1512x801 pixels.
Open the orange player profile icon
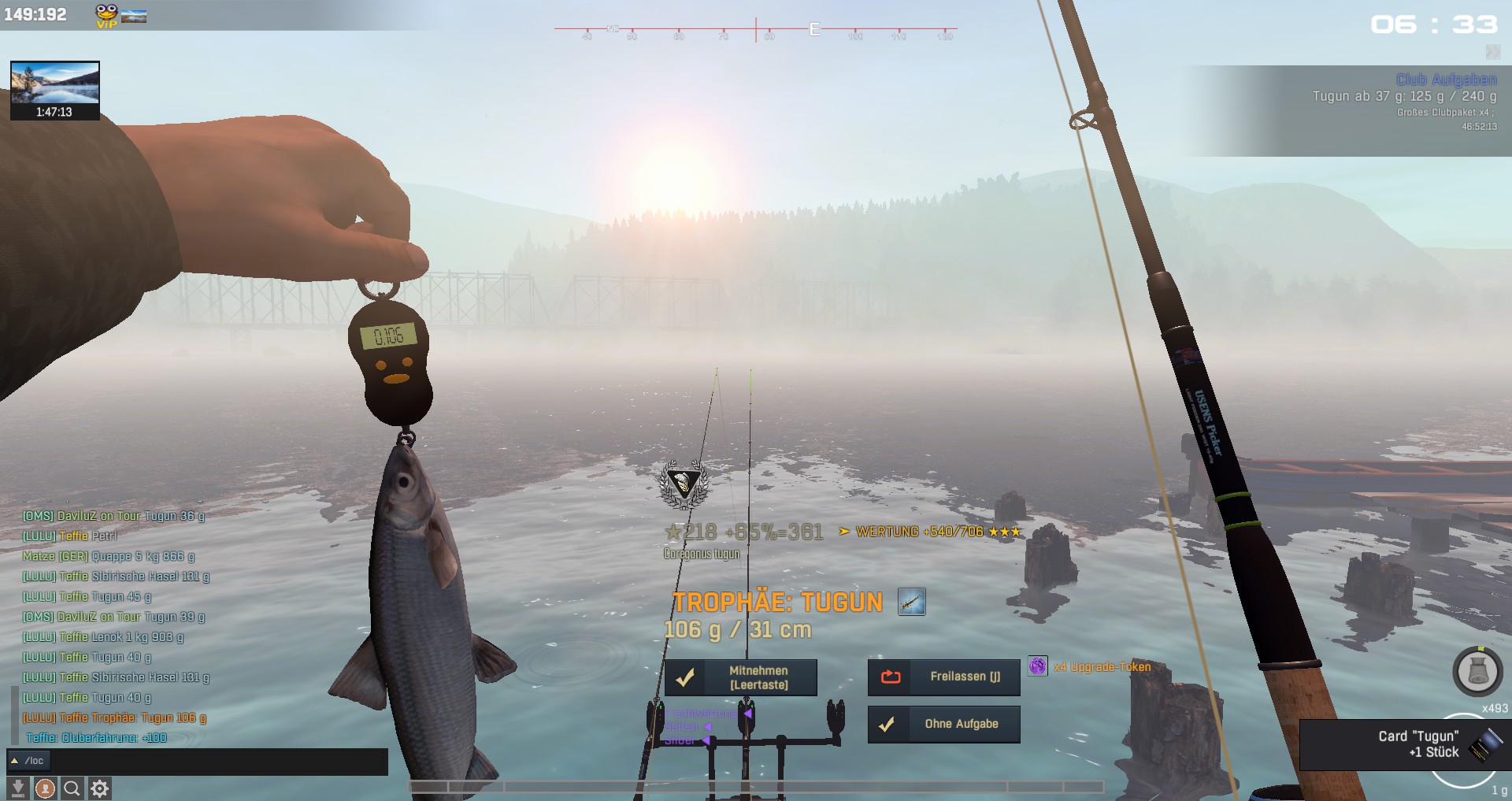click(45, 788)
